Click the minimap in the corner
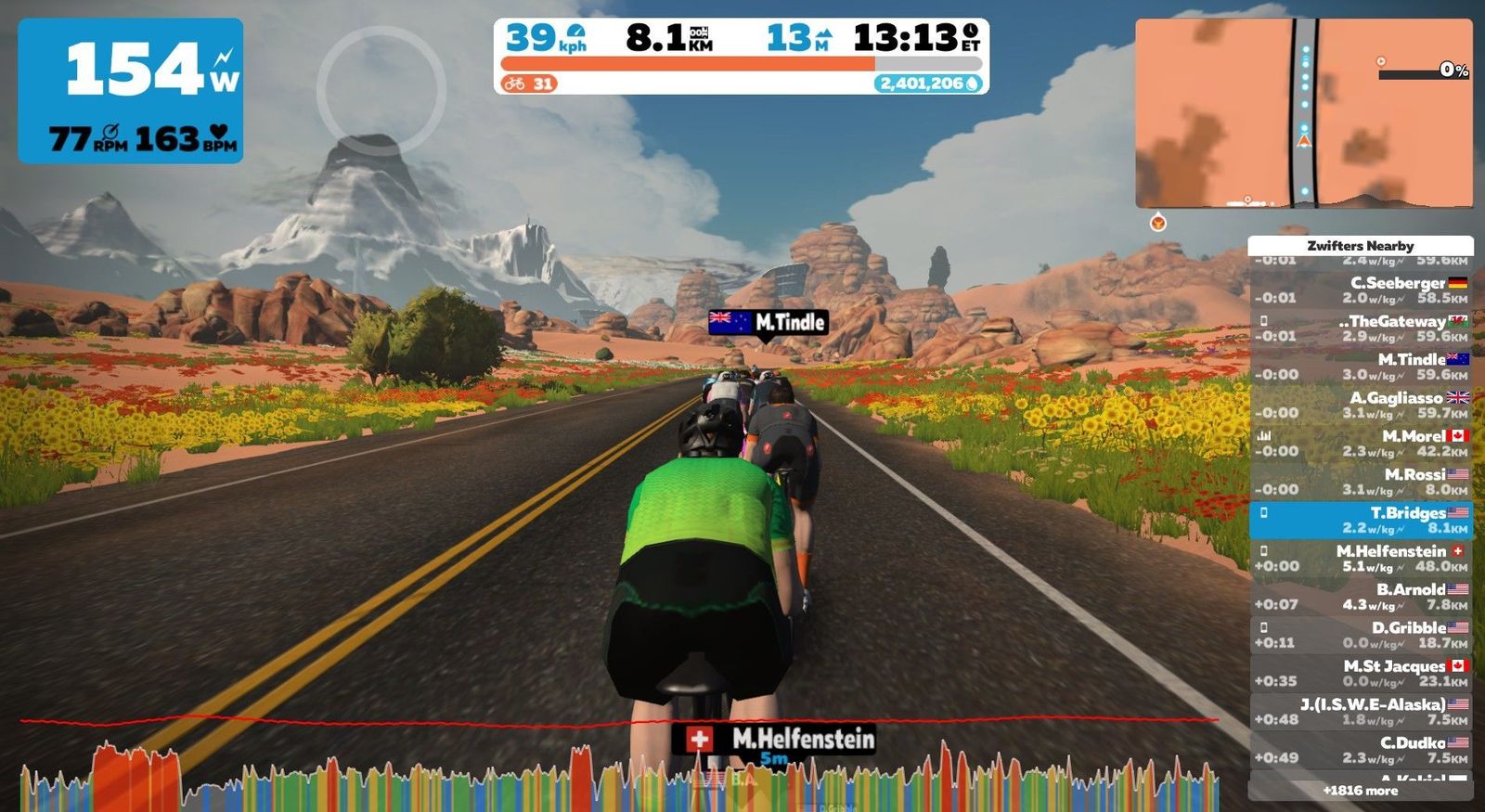Viewport: 1485px width, 812px height. click(1303, 112)
